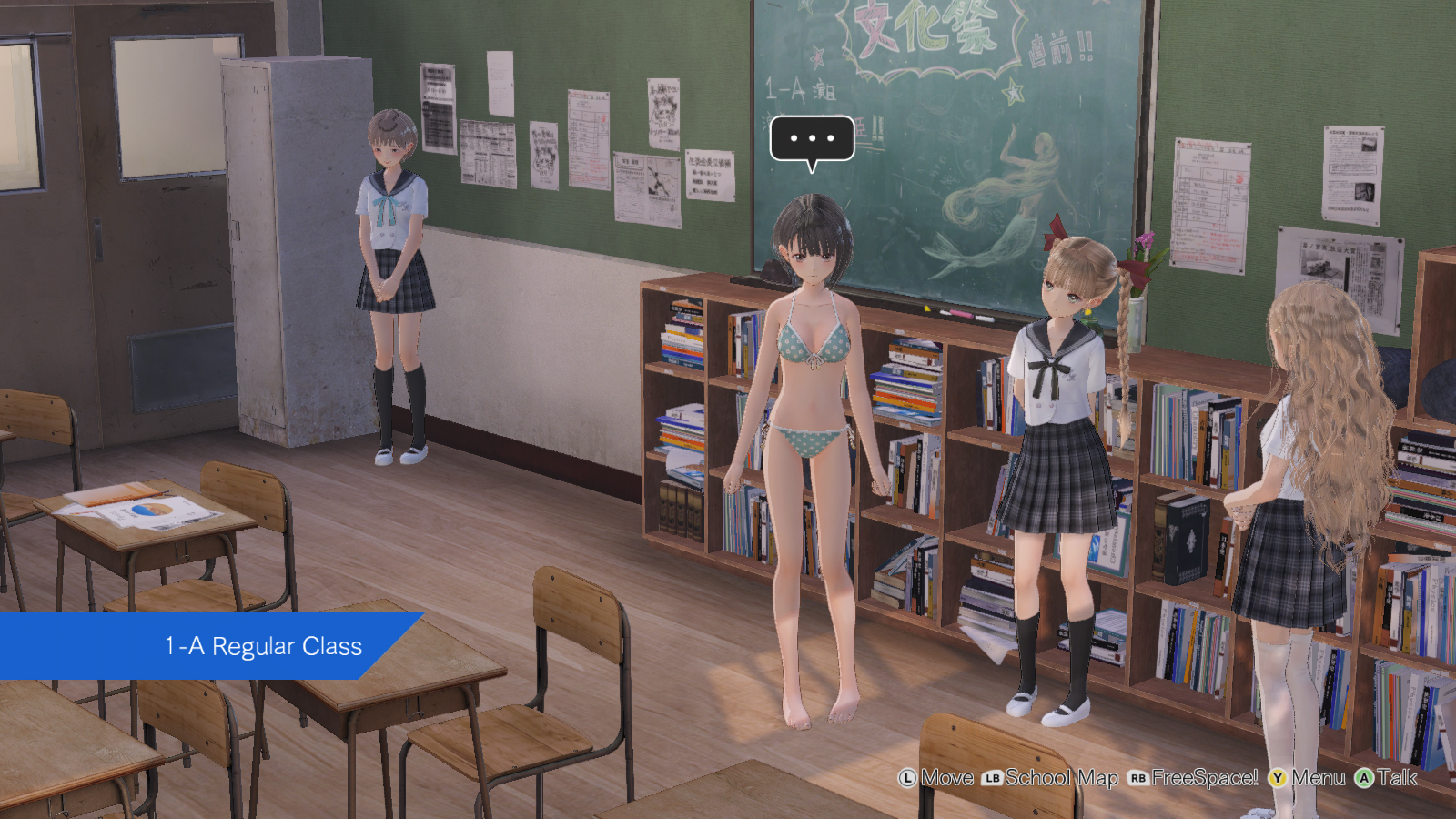Click the Y Menu button prompt
1456x819 pixels.
point(1313,779)
